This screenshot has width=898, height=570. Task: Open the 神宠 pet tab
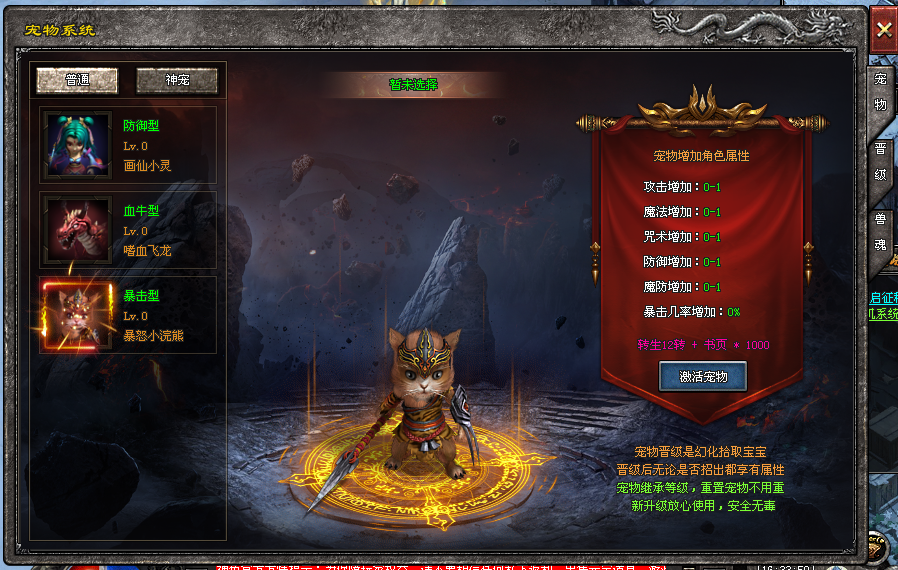pos(177,80)
